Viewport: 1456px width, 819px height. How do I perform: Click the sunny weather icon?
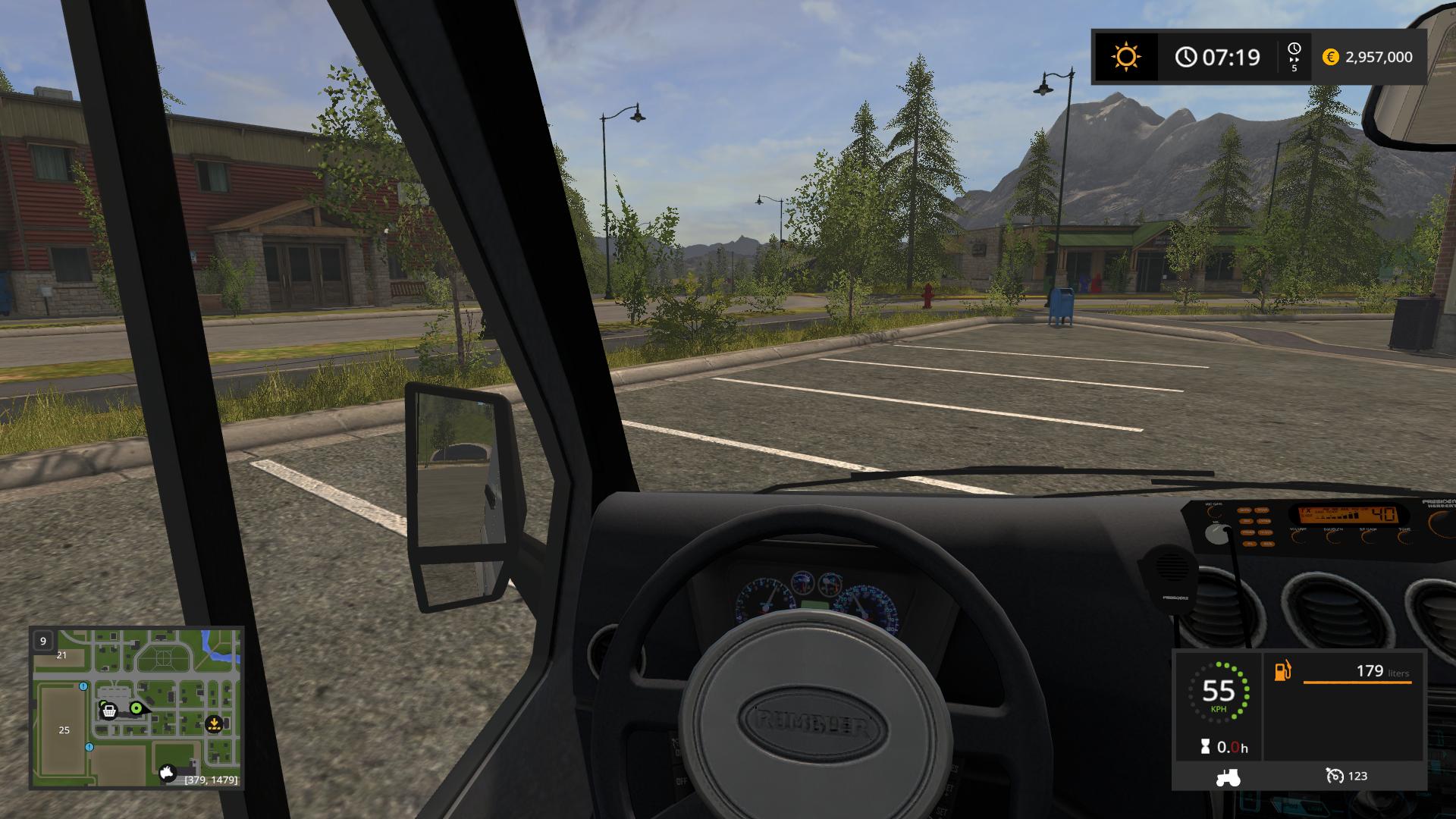pyautogui.click(x=1125, y=57)
